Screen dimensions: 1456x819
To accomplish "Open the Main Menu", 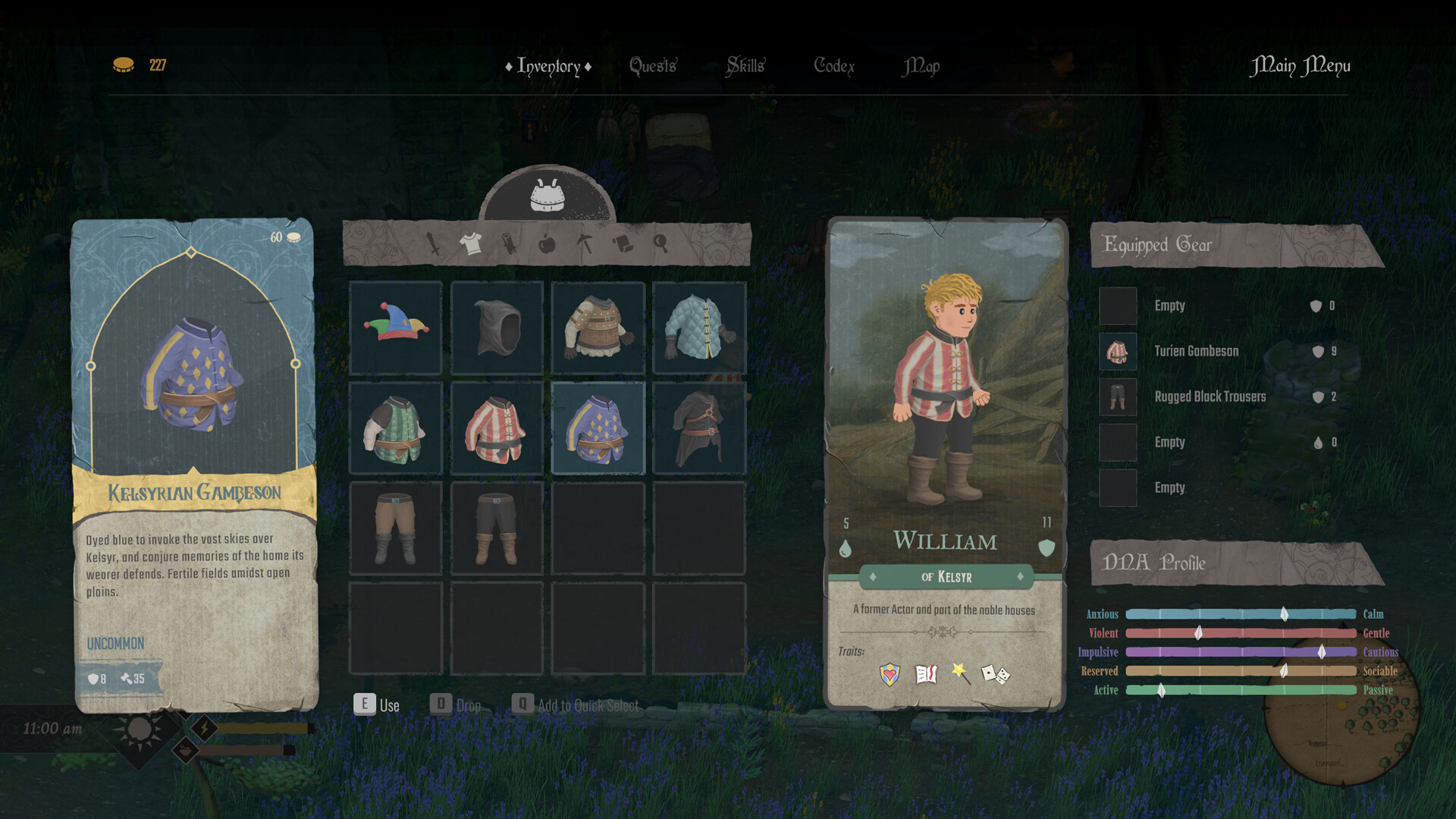I will pyautogui.click(x=1301, y=66).
